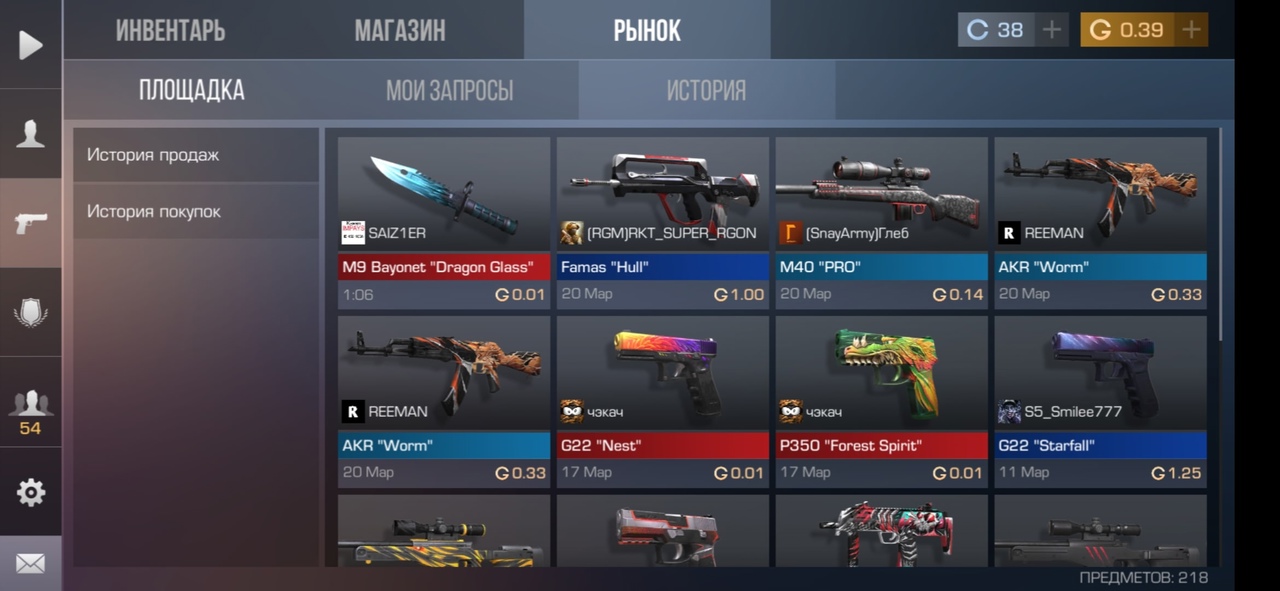This screenshot has width=1280, height=591.
Task: Add silver coins with the plus button
Action: (1051, 30)
